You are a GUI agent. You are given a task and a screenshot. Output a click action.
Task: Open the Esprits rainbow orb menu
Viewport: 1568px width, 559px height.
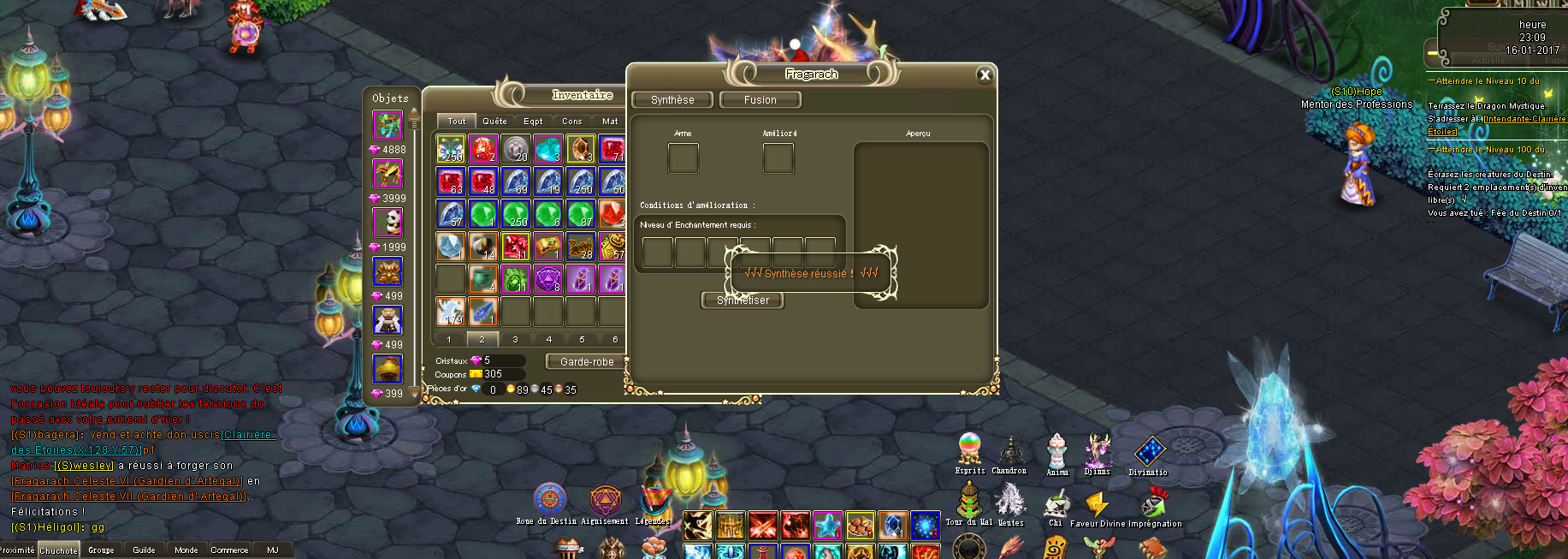pyautogui.click(x=969, y=448)
